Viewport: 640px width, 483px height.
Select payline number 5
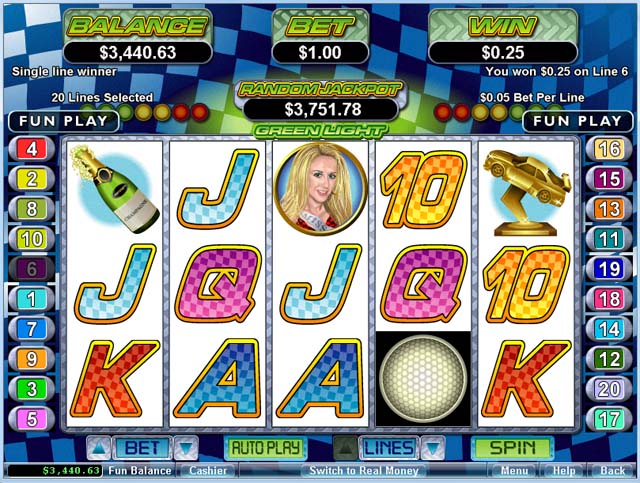pyautogui.click(x=32, y=418)
